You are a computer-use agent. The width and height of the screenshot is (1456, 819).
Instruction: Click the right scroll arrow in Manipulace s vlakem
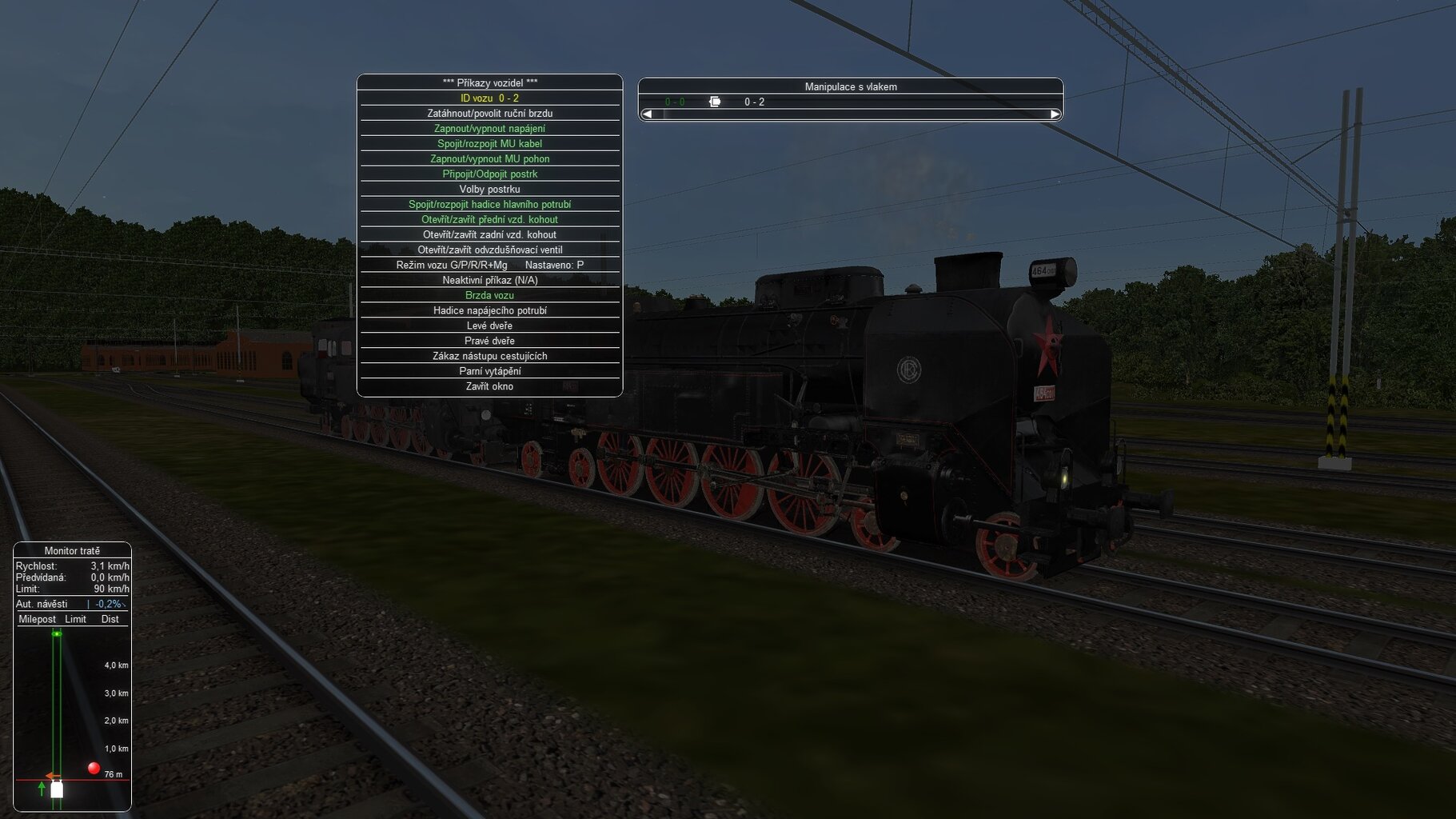click(1055, 114)
